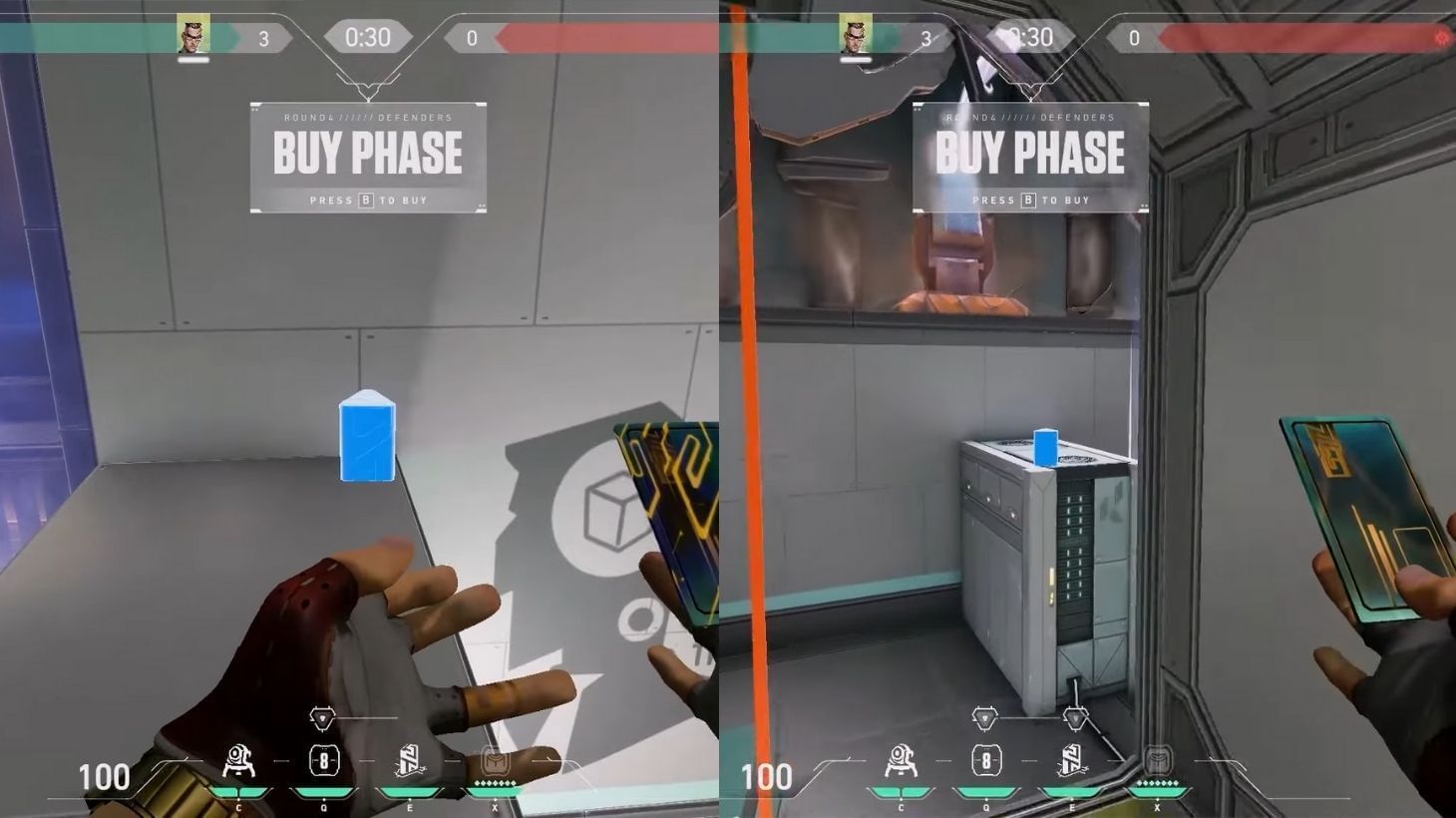The image size is (1456, 818).
Task: Click the red hit indicator icon in top-right corner
Action: pyautogui.click(x=1440, y=39)
